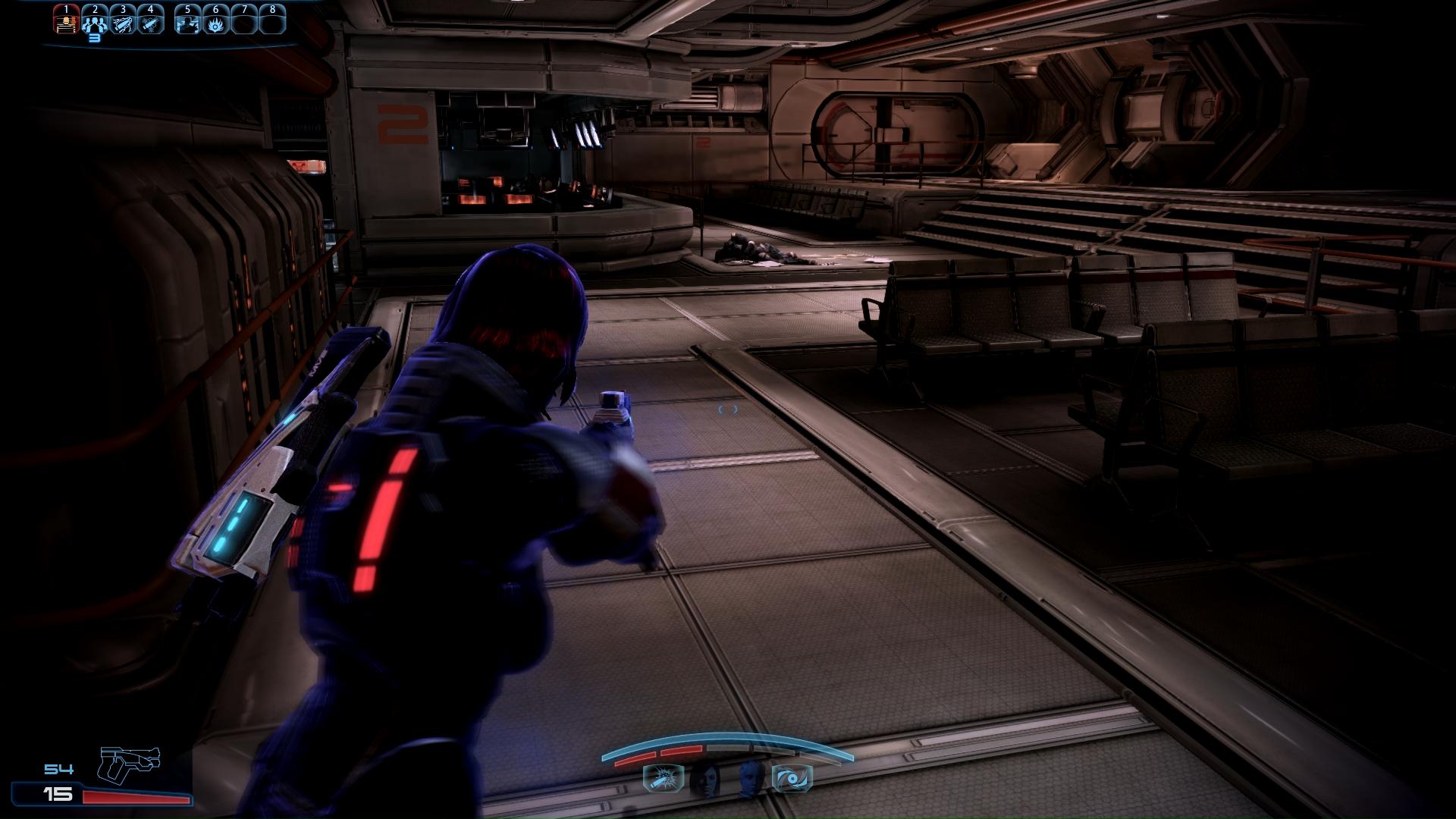
Task: Activate the red Adrenaline Rush power in slot 1
Action: pyautogui.click(x=67, y=21)
